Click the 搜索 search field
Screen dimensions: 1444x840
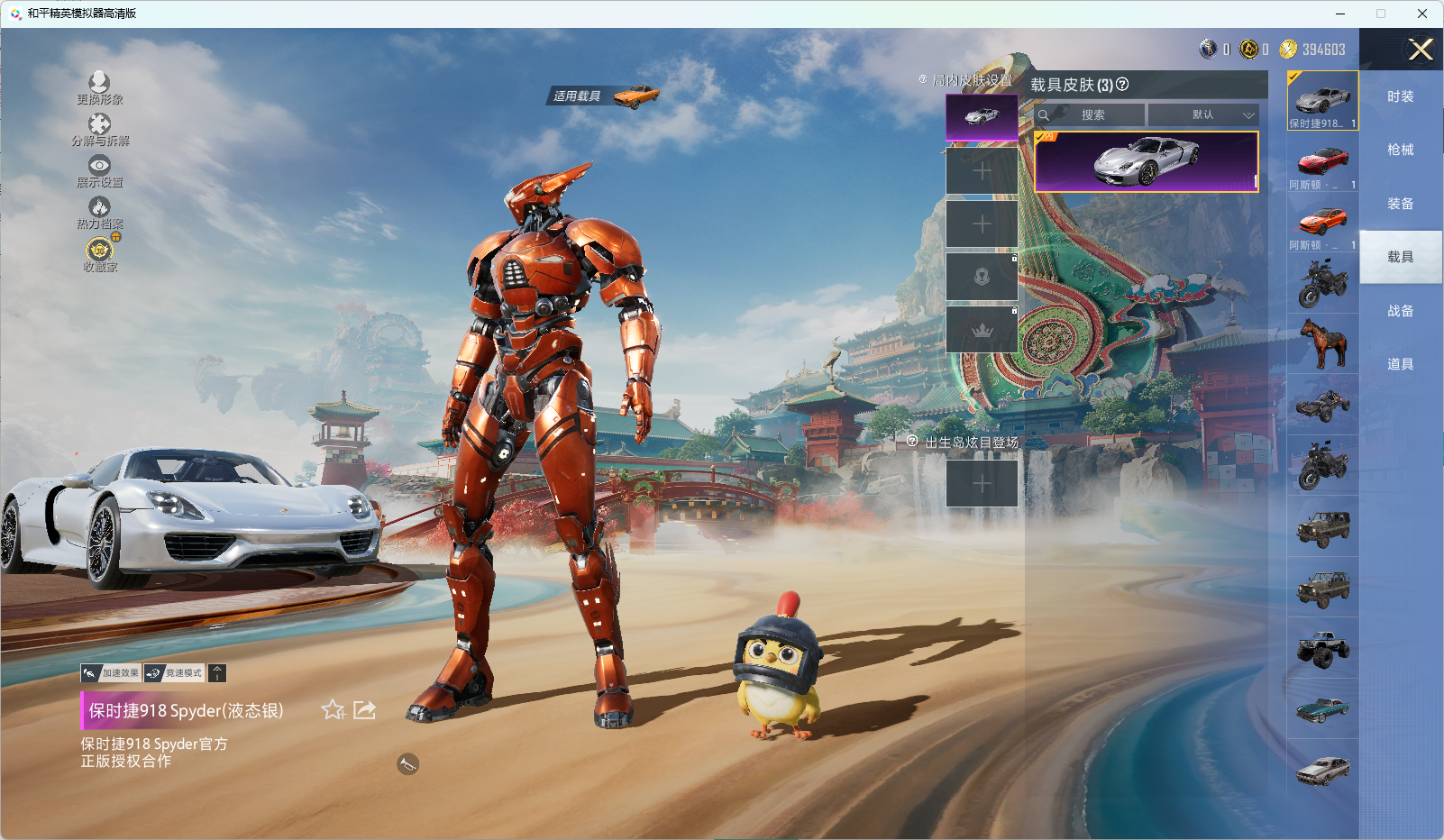click(1092, 115)
